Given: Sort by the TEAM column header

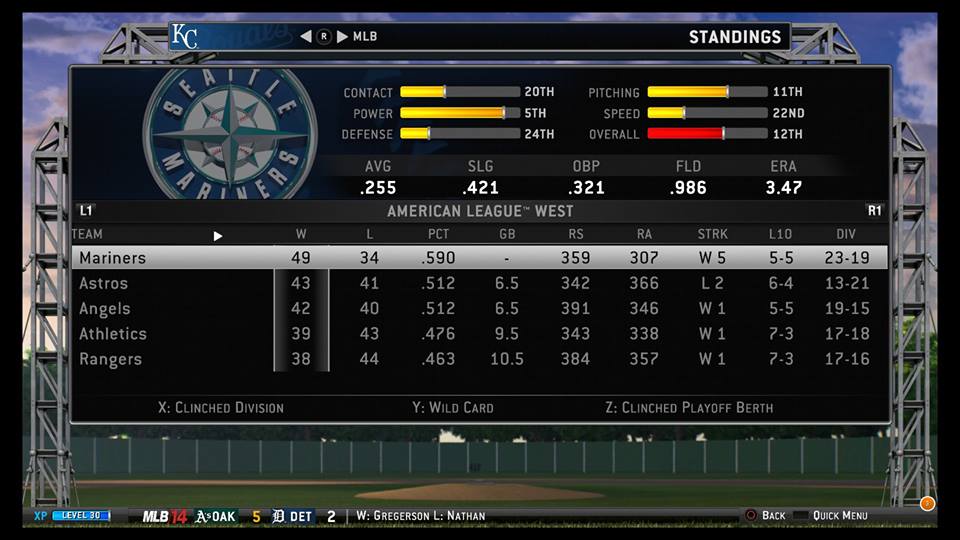Looking at the screenshot, I should (88, 235).
